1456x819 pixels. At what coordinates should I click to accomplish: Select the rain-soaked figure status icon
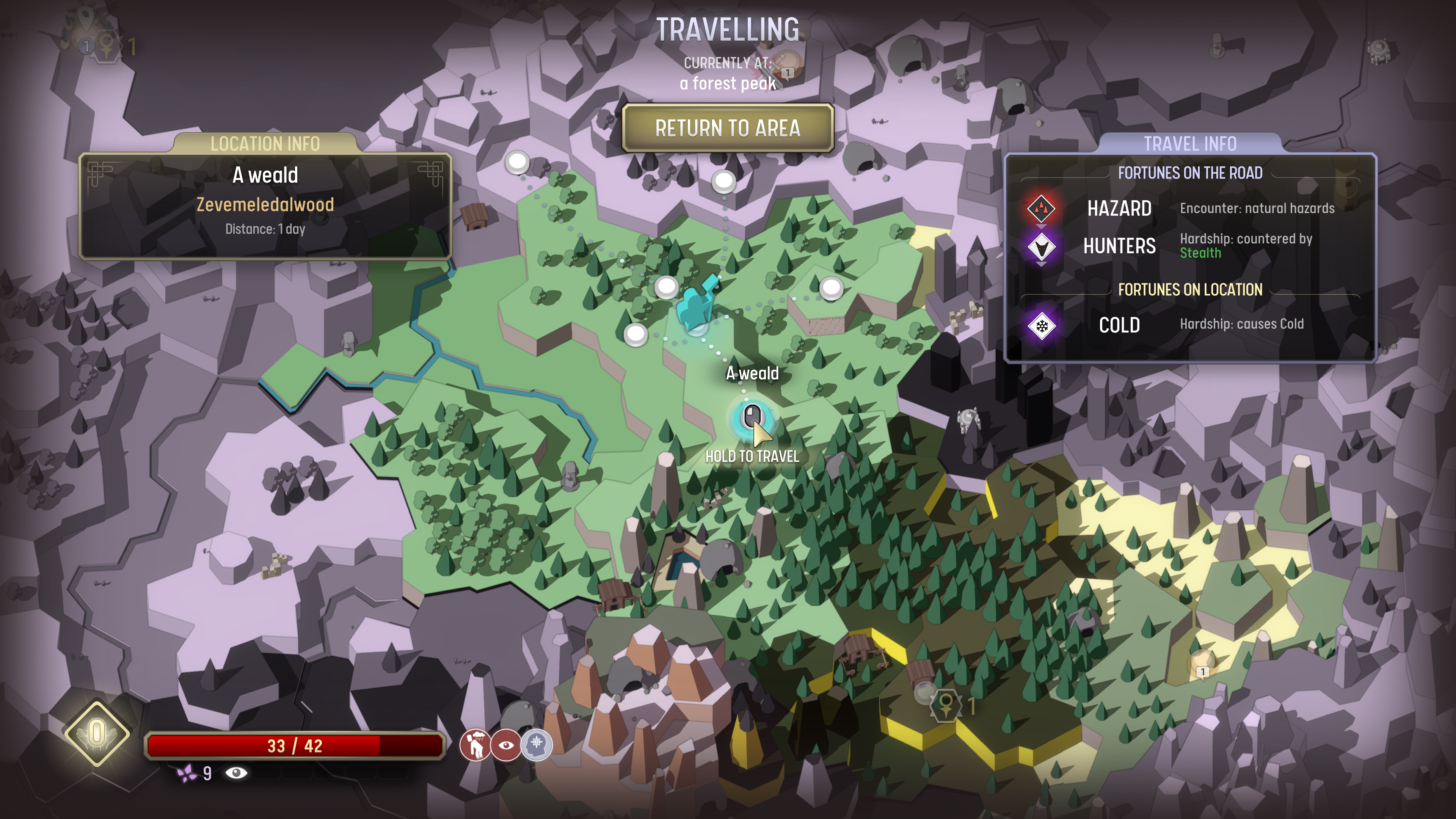(x=475, y=745)
